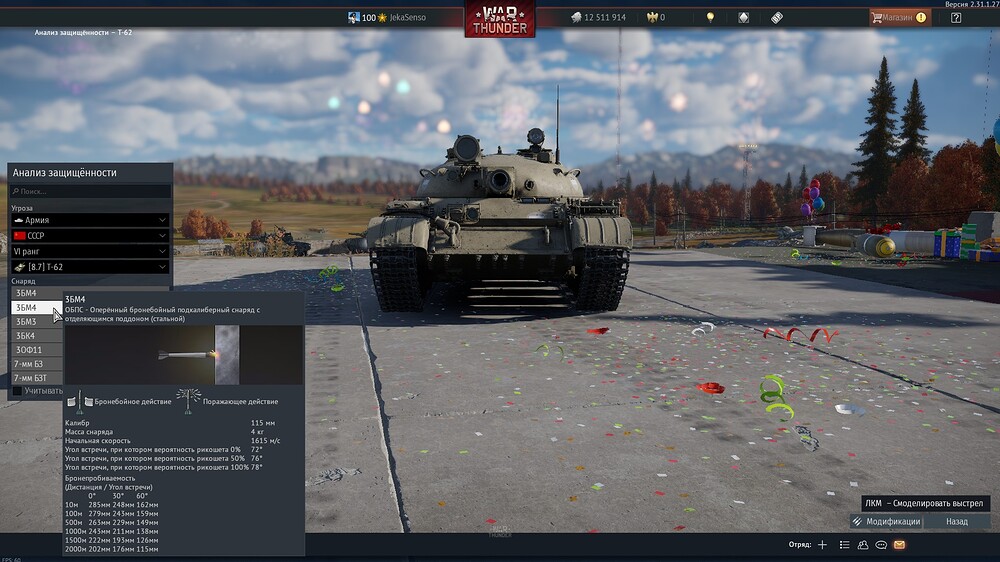Click the shell search field
The image size is (1000, 562).
click(90, 191)
